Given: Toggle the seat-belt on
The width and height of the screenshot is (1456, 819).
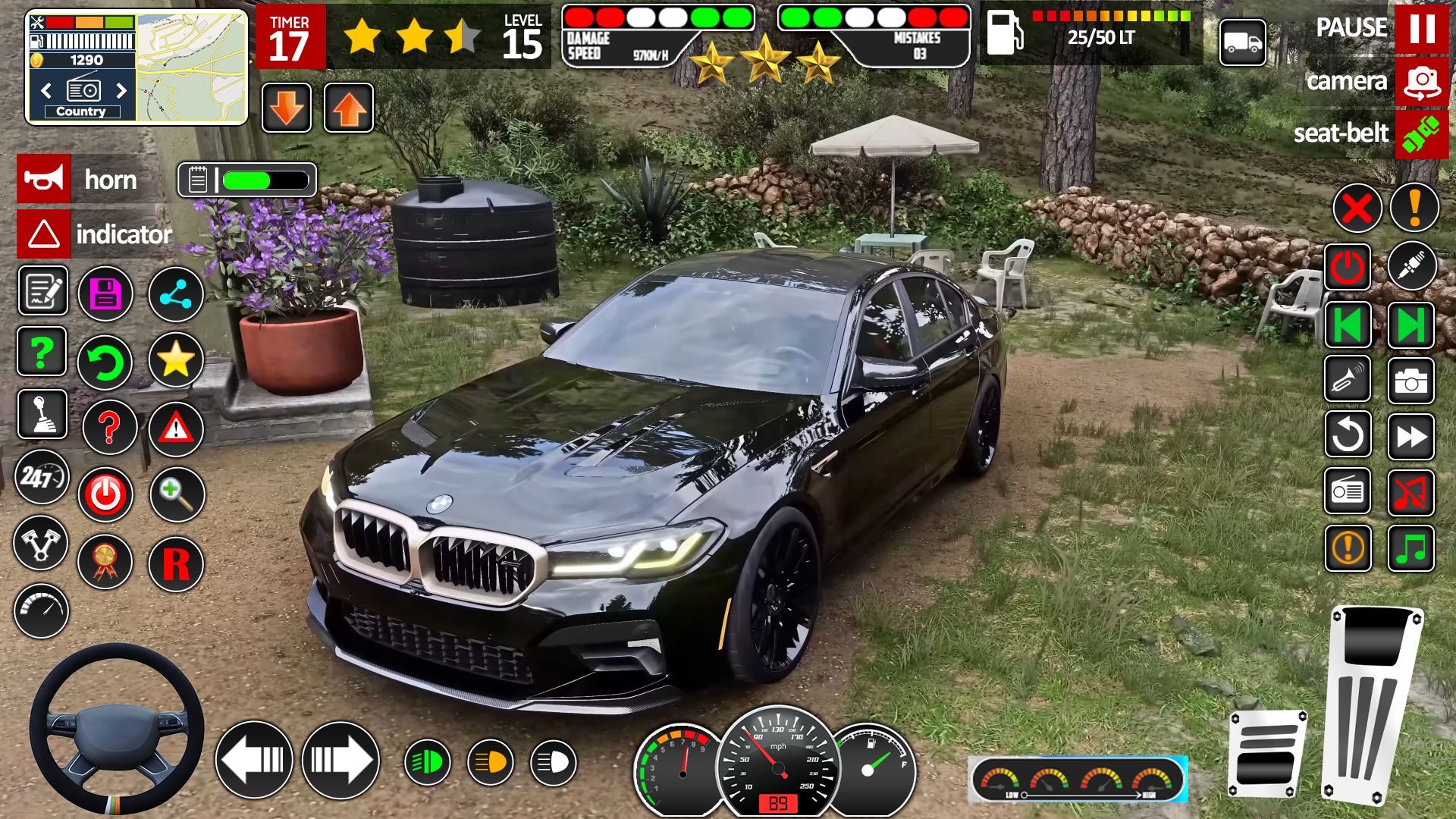Looking at the screenshot, I should [1422, 133].
